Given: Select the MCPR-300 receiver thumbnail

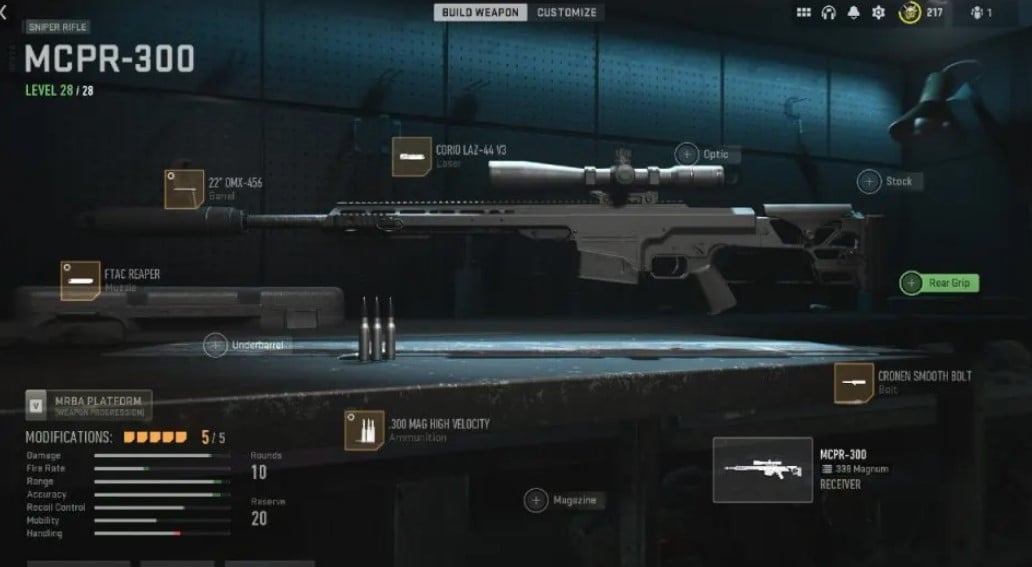Looking at the screenshot, I should (762, 469).
